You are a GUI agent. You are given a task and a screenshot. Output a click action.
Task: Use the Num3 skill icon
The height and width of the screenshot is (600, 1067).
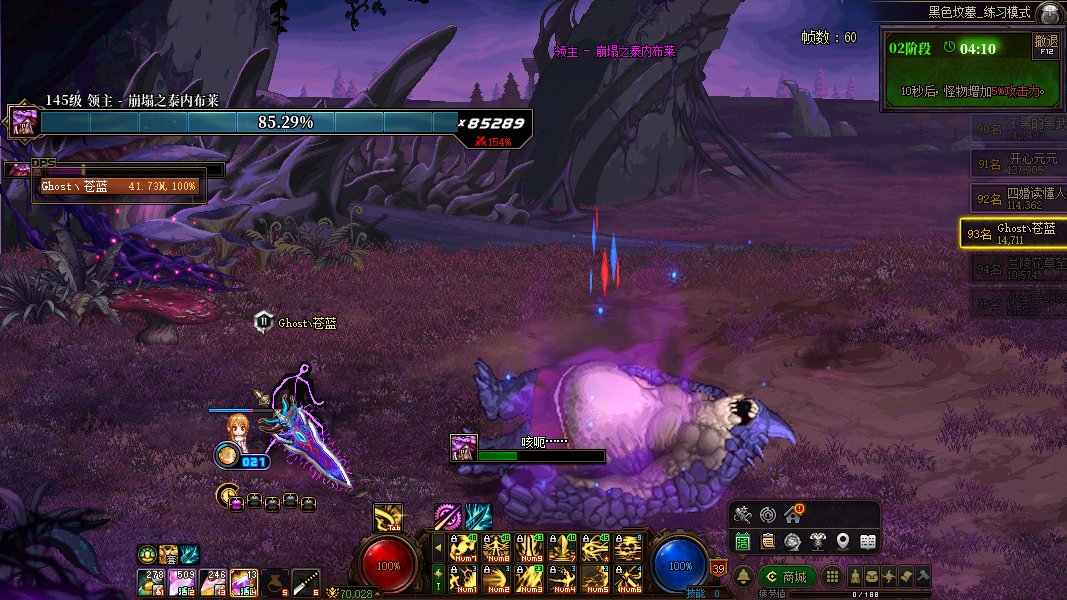529,578
